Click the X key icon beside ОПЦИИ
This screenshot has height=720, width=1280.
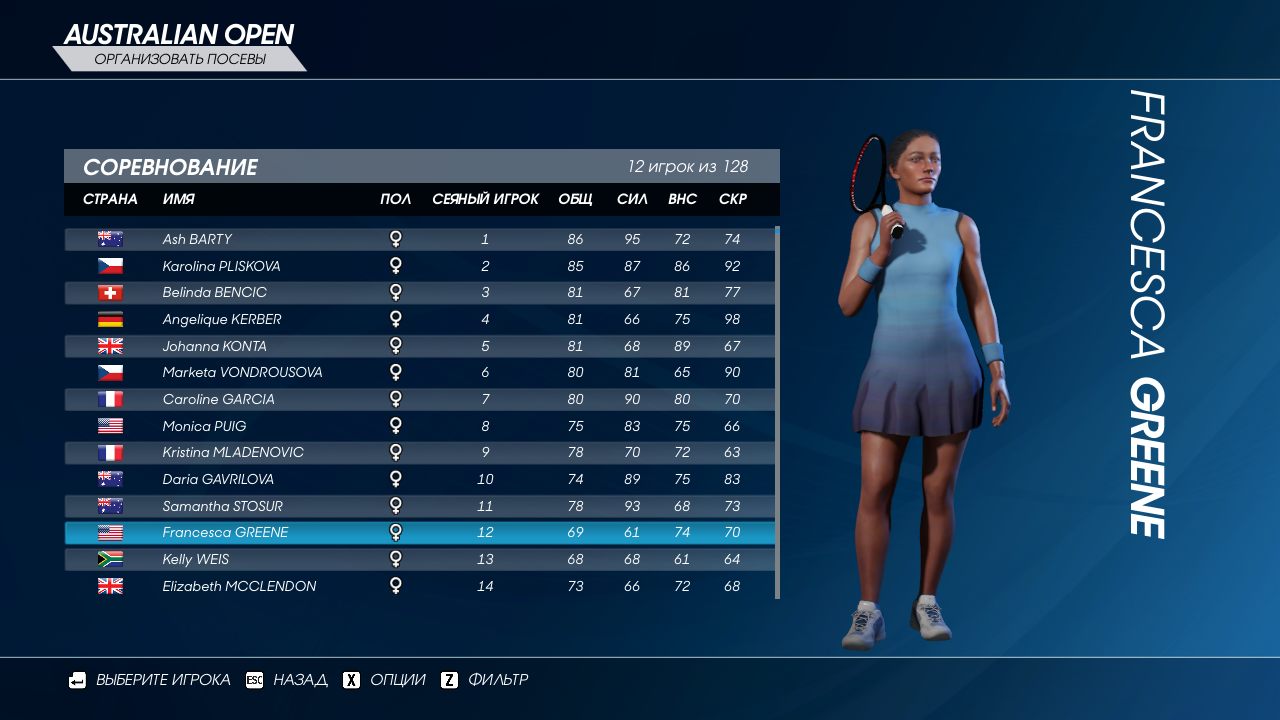350,679
